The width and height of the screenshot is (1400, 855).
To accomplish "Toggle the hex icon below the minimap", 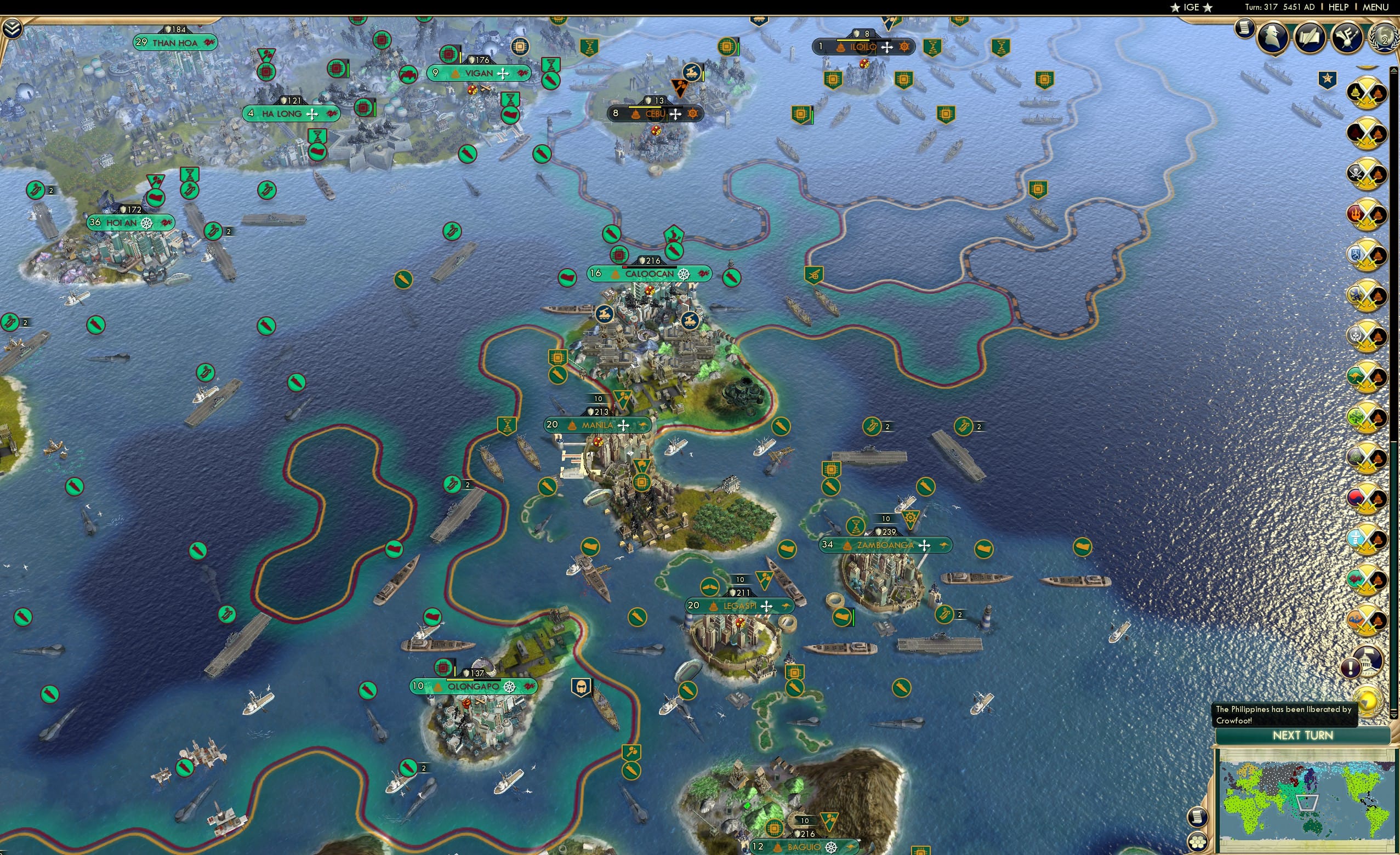I will 1198,842.
